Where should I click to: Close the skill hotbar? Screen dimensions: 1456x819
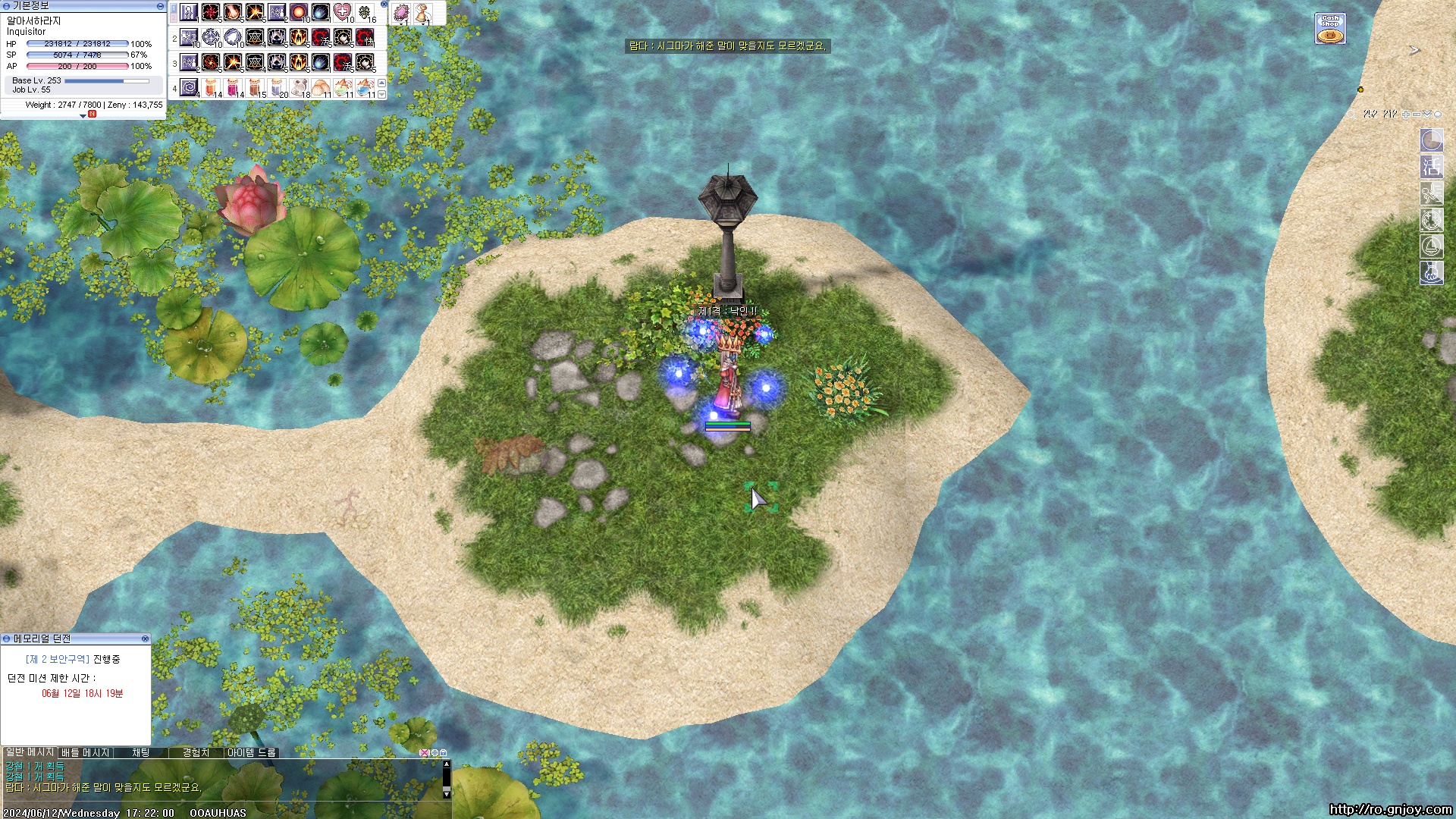coord(384,5)
